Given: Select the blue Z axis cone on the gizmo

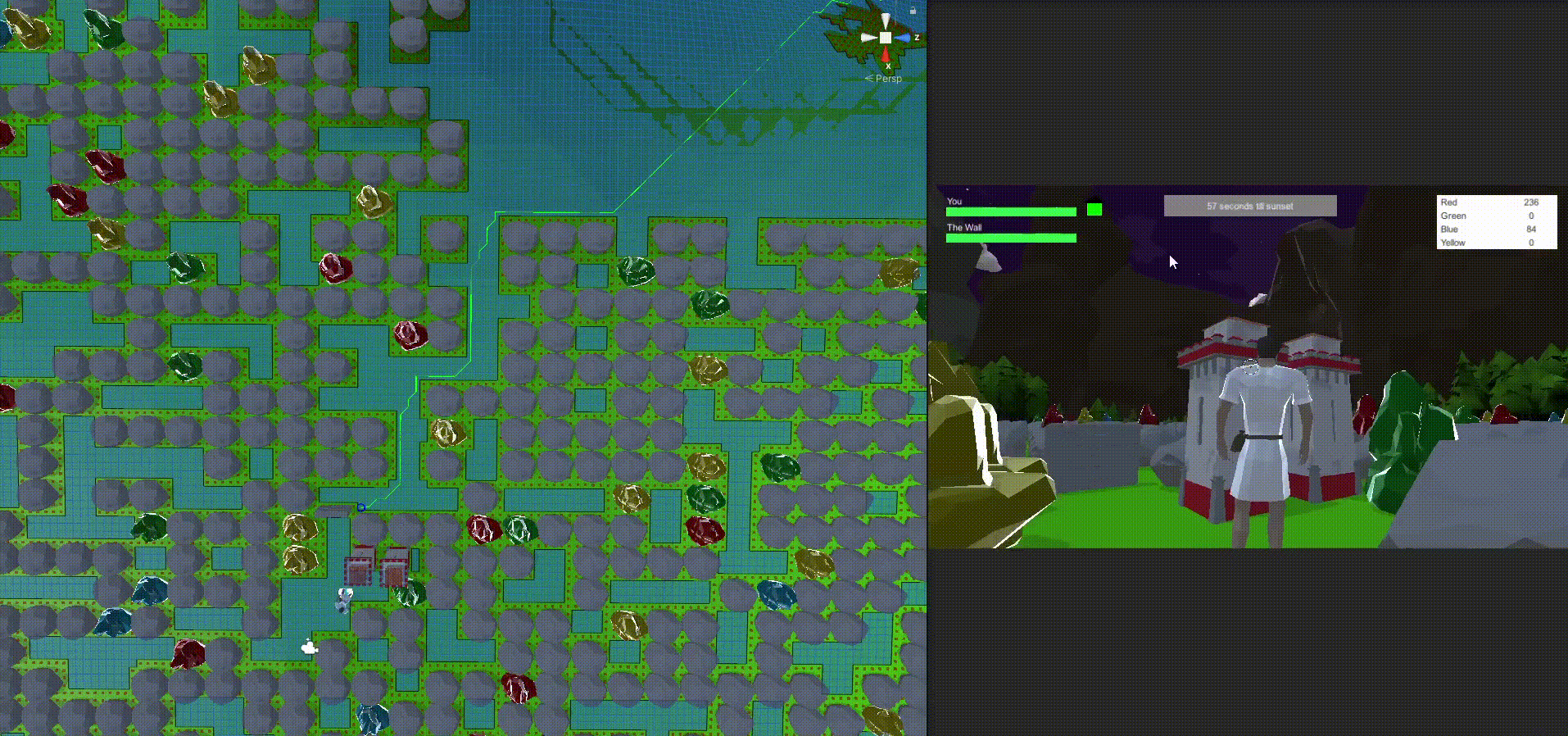Looking at the screenshot, I should pyautogui.click(x=903, y=38).
